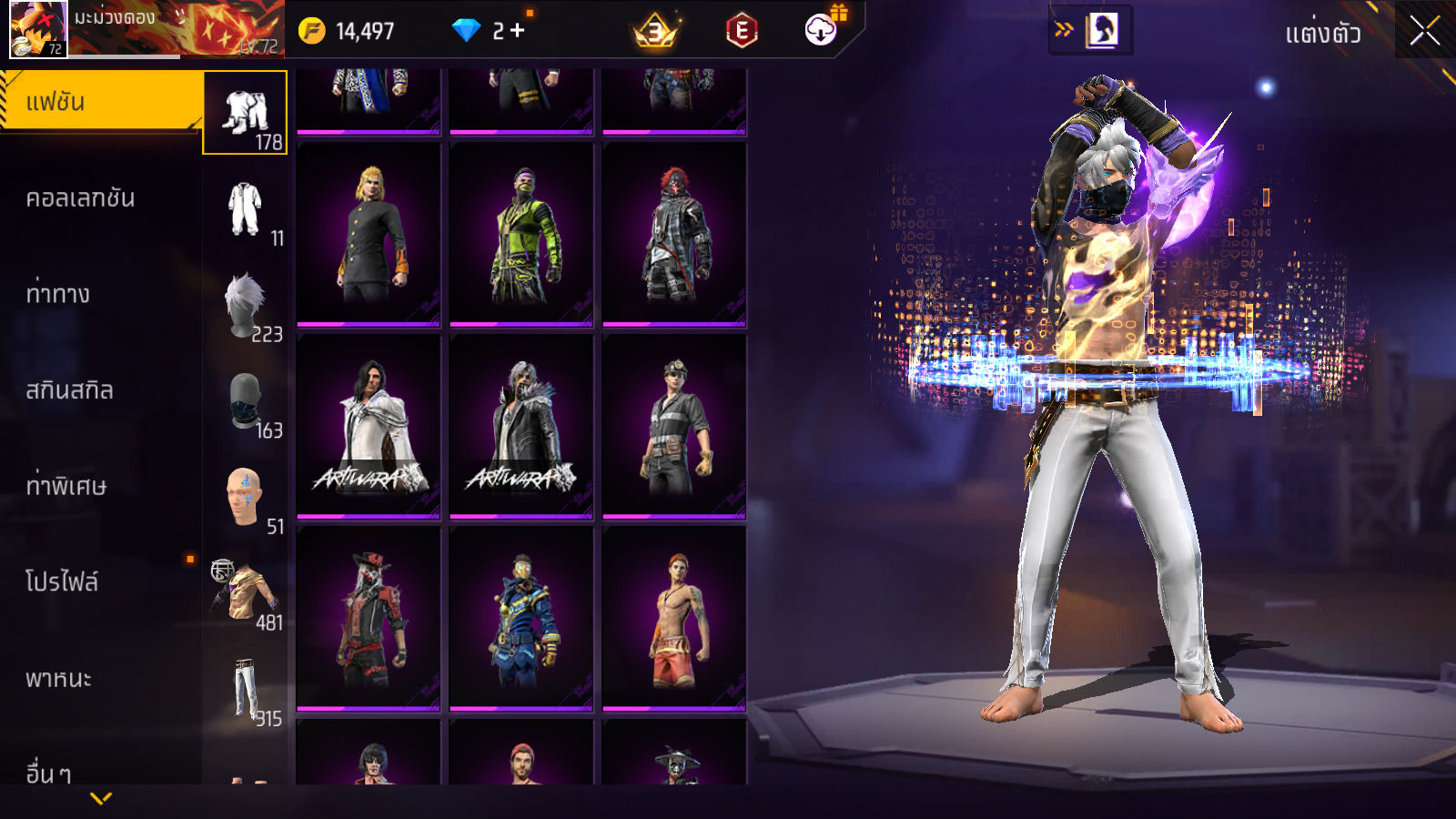Close the wardrobe screen with the X

[x=1425, y=31]
